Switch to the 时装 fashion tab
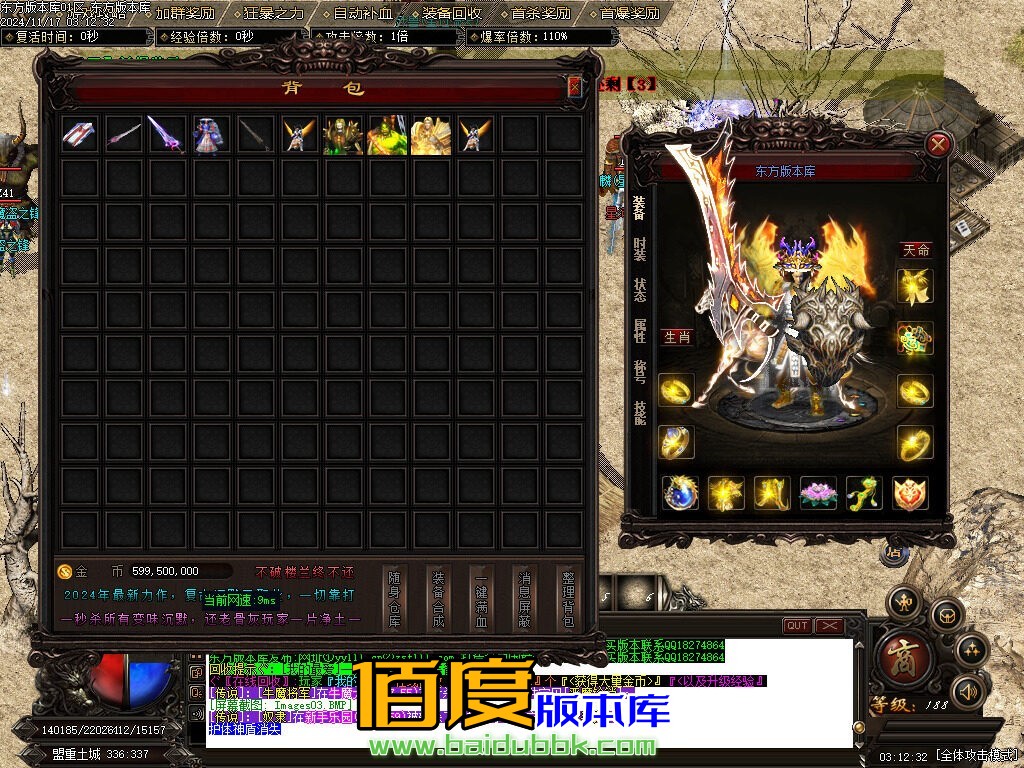This screenshot has height=768, width=1024. [639, 248]
